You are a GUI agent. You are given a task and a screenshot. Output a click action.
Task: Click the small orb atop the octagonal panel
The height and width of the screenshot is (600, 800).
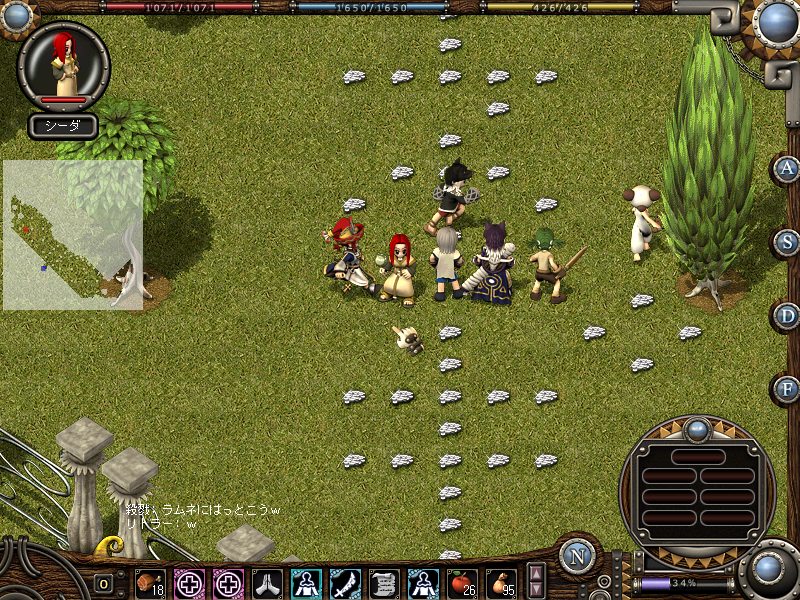pos(697,430)
